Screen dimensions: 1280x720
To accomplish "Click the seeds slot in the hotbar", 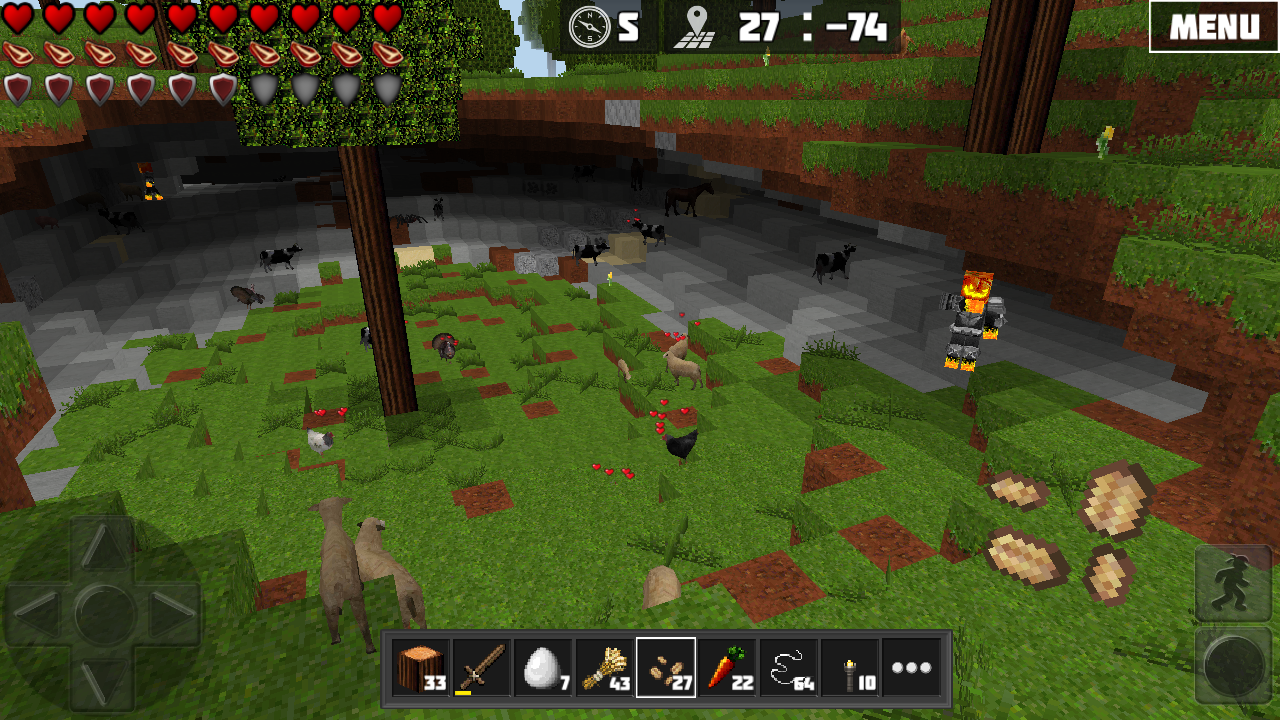I will 666,667.
